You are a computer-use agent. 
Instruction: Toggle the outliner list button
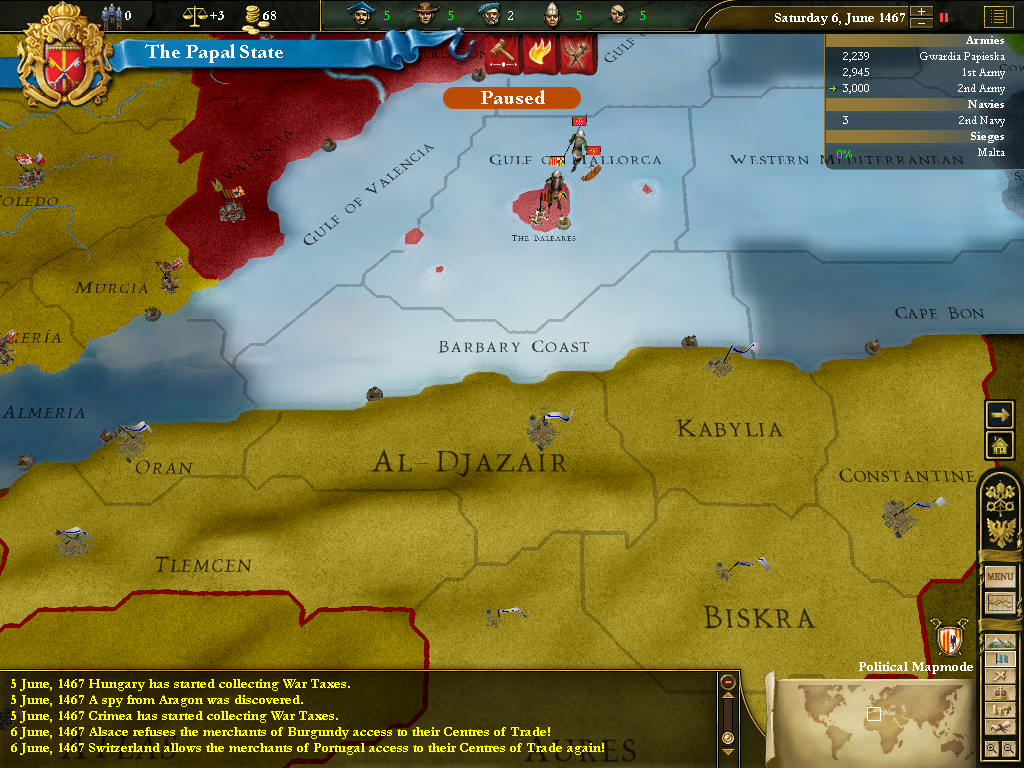(x=996, y=16)
